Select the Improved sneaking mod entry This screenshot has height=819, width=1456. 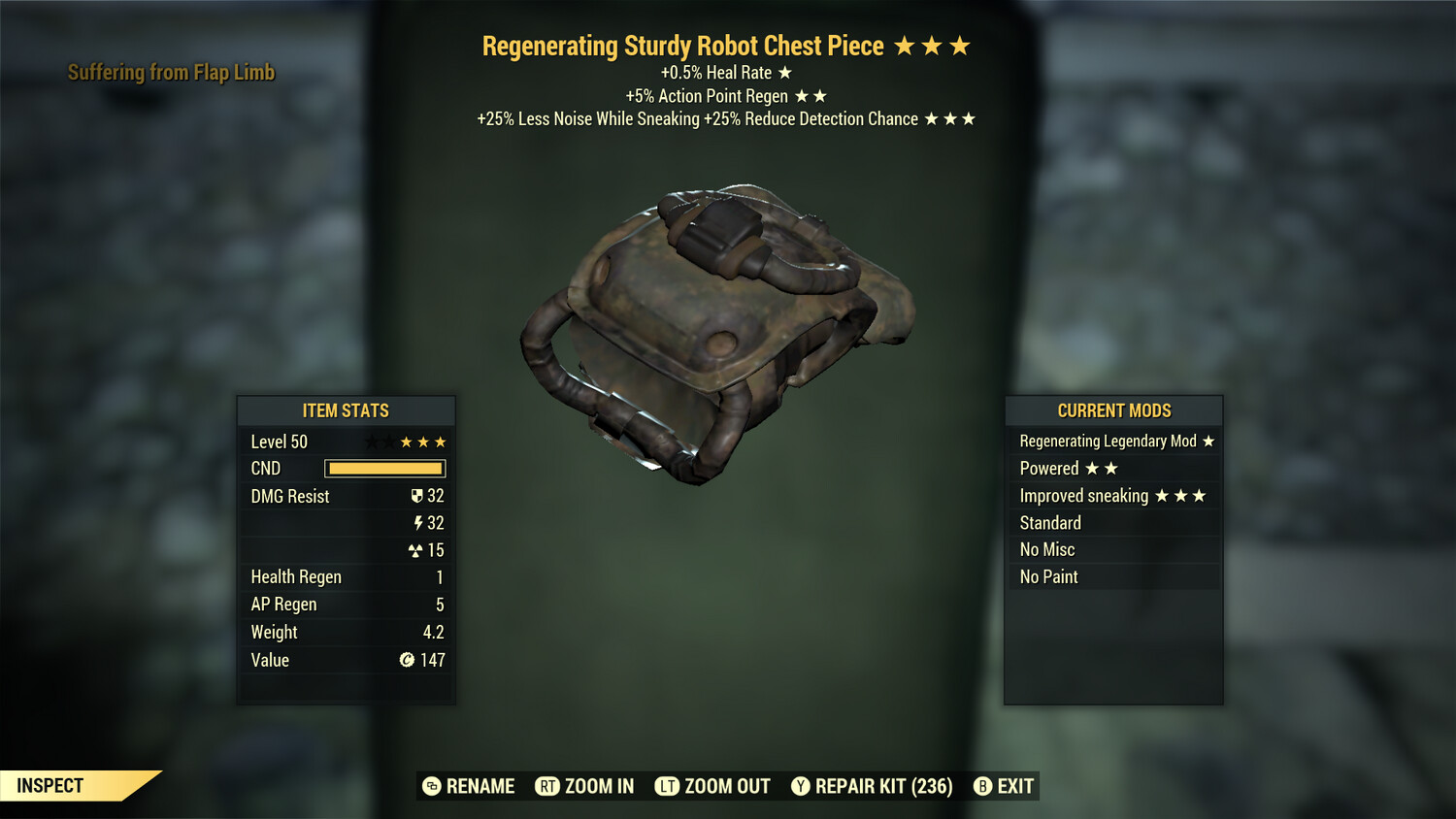[1113, 495]
